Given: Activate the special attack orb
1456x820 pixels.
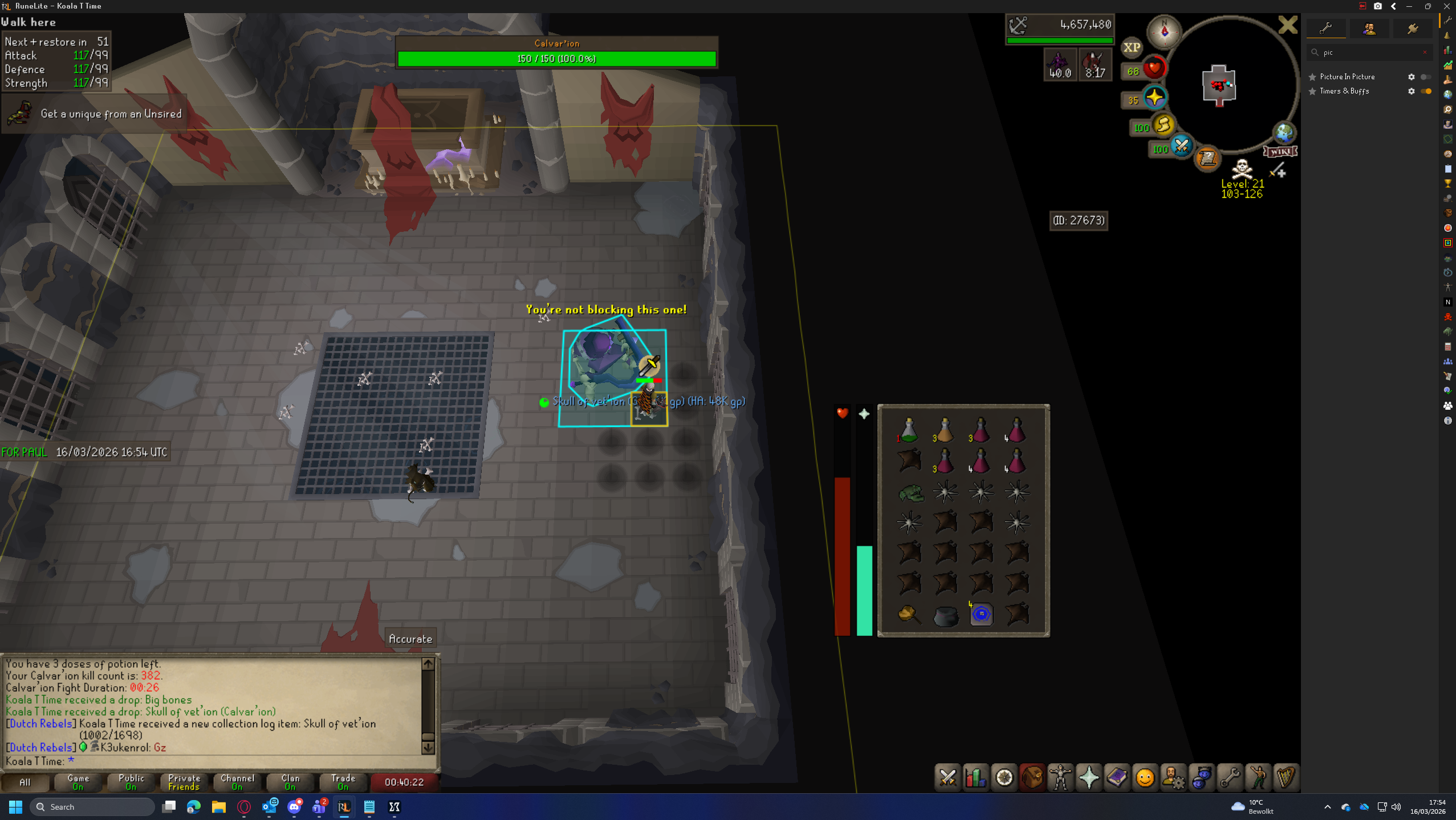Looking at the screenshot, I should [1181, 147].
